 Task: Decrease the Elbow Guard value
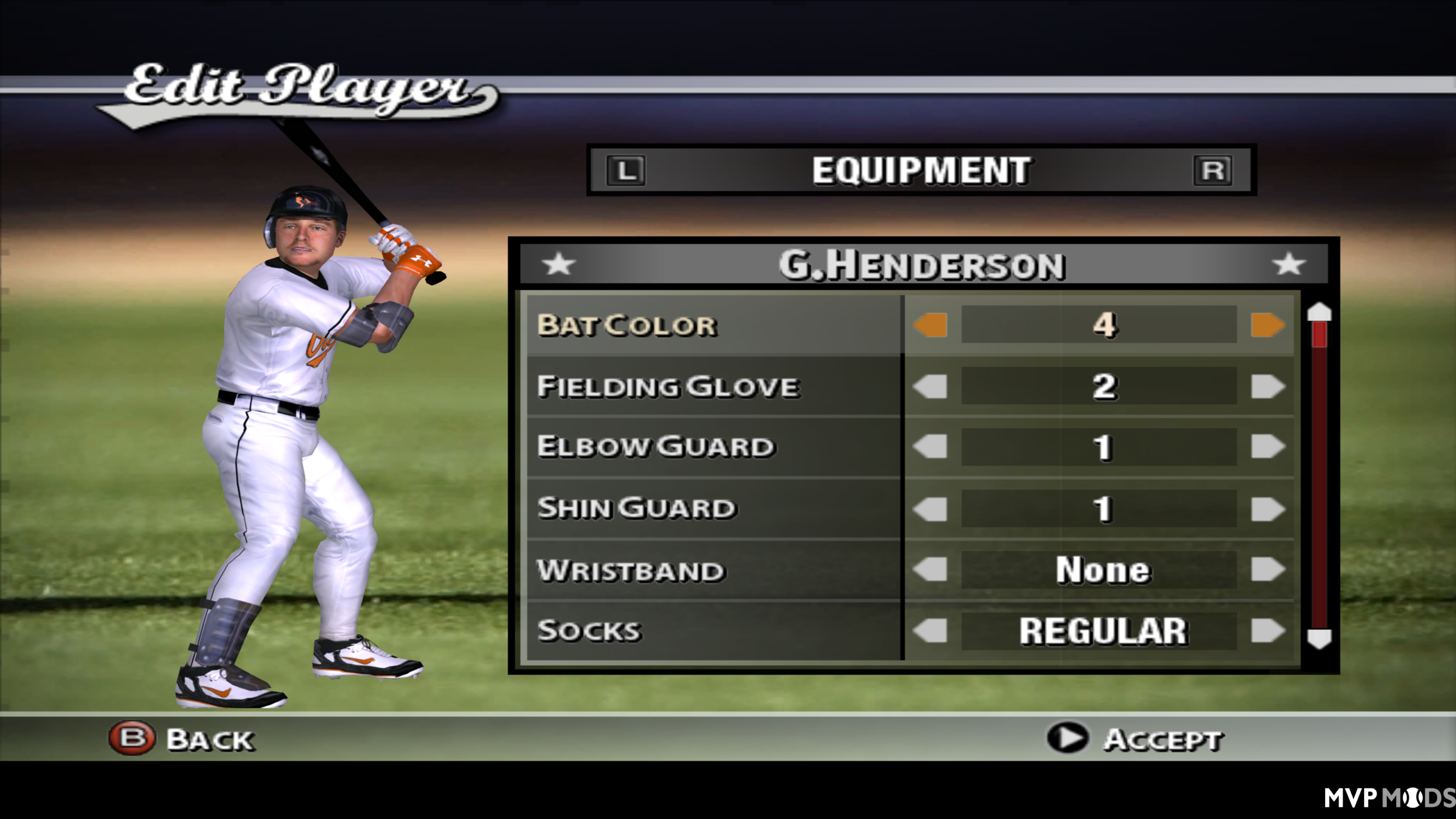click(931, 447)
